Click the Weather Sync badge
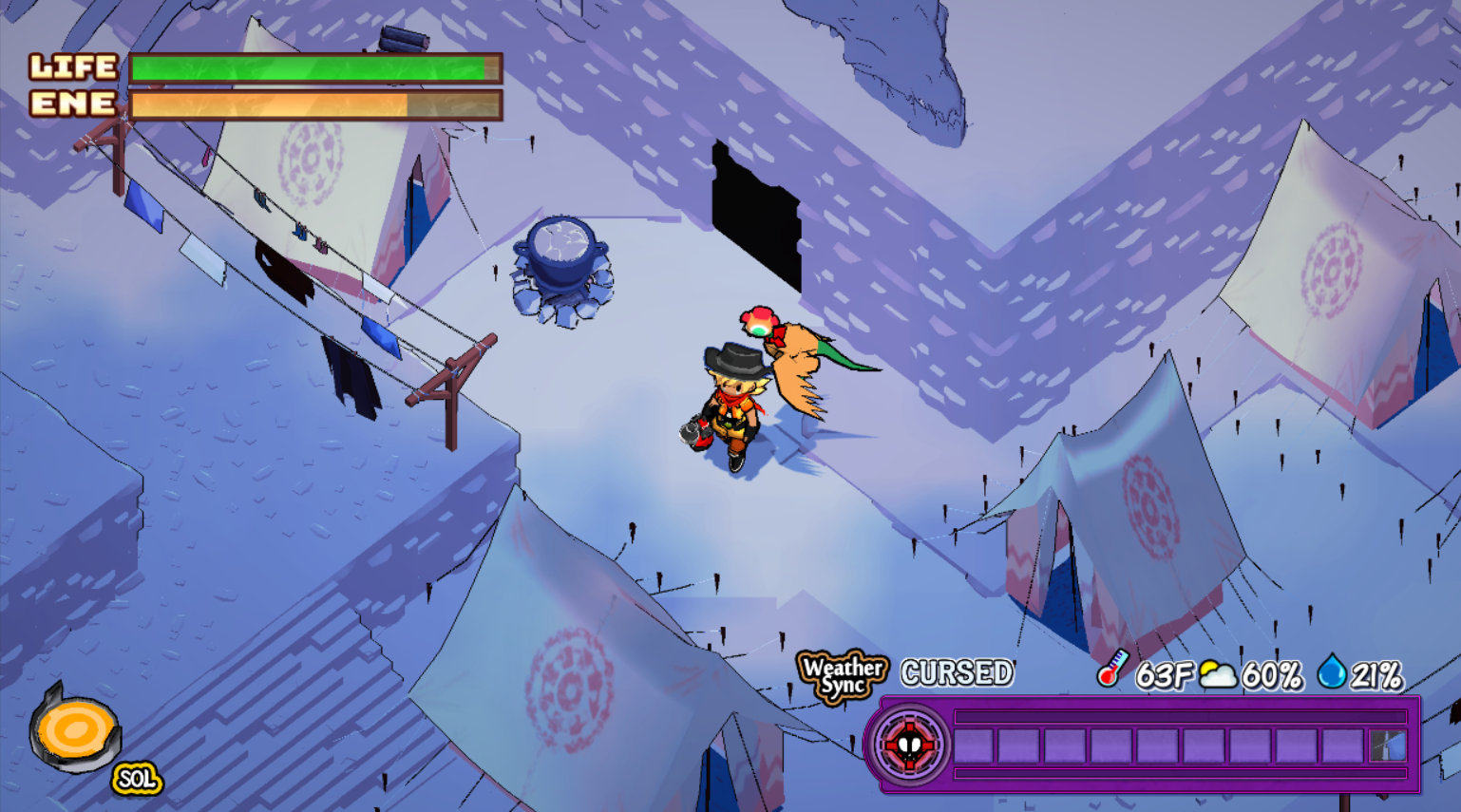The image size is (1461, 812). [842, 675]
